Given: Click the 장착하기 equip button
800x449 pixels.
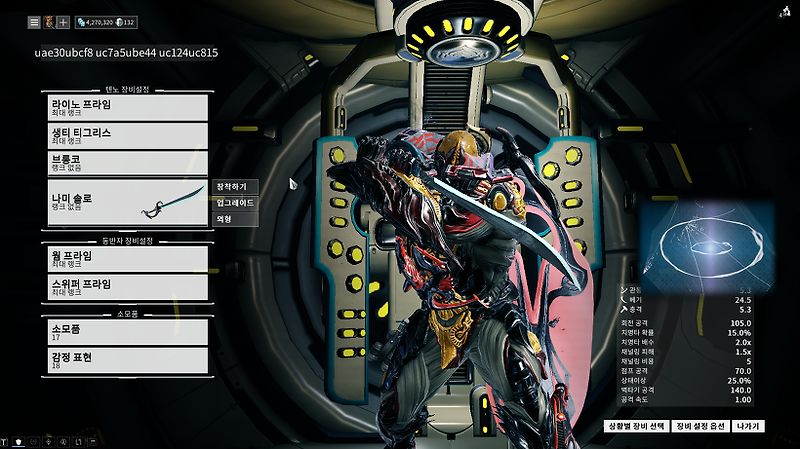Looking at the screenshot, I should click(x=237, y=187).
